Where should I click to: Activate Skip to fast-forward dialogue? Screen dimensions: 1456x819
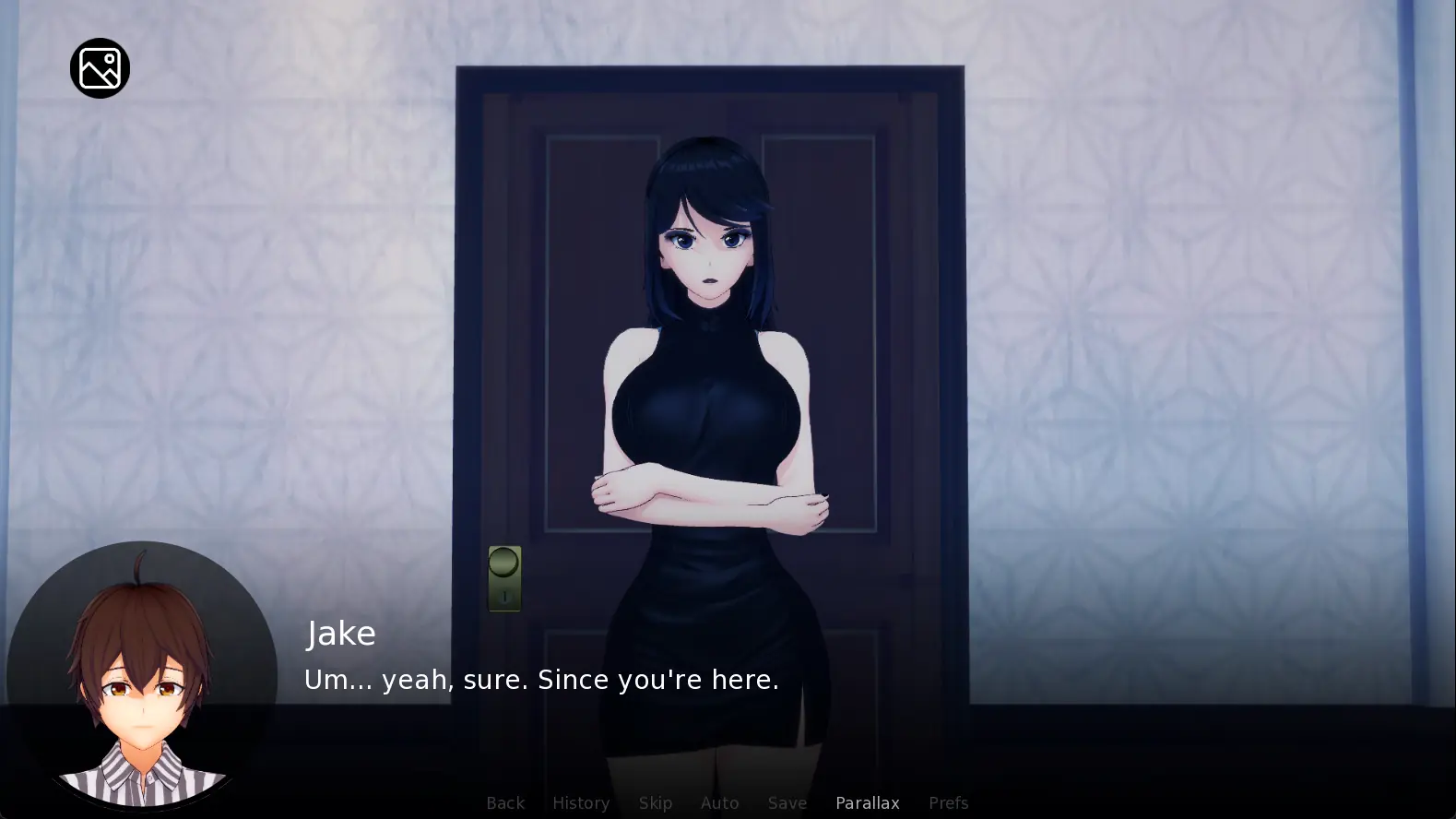(656, 802)
